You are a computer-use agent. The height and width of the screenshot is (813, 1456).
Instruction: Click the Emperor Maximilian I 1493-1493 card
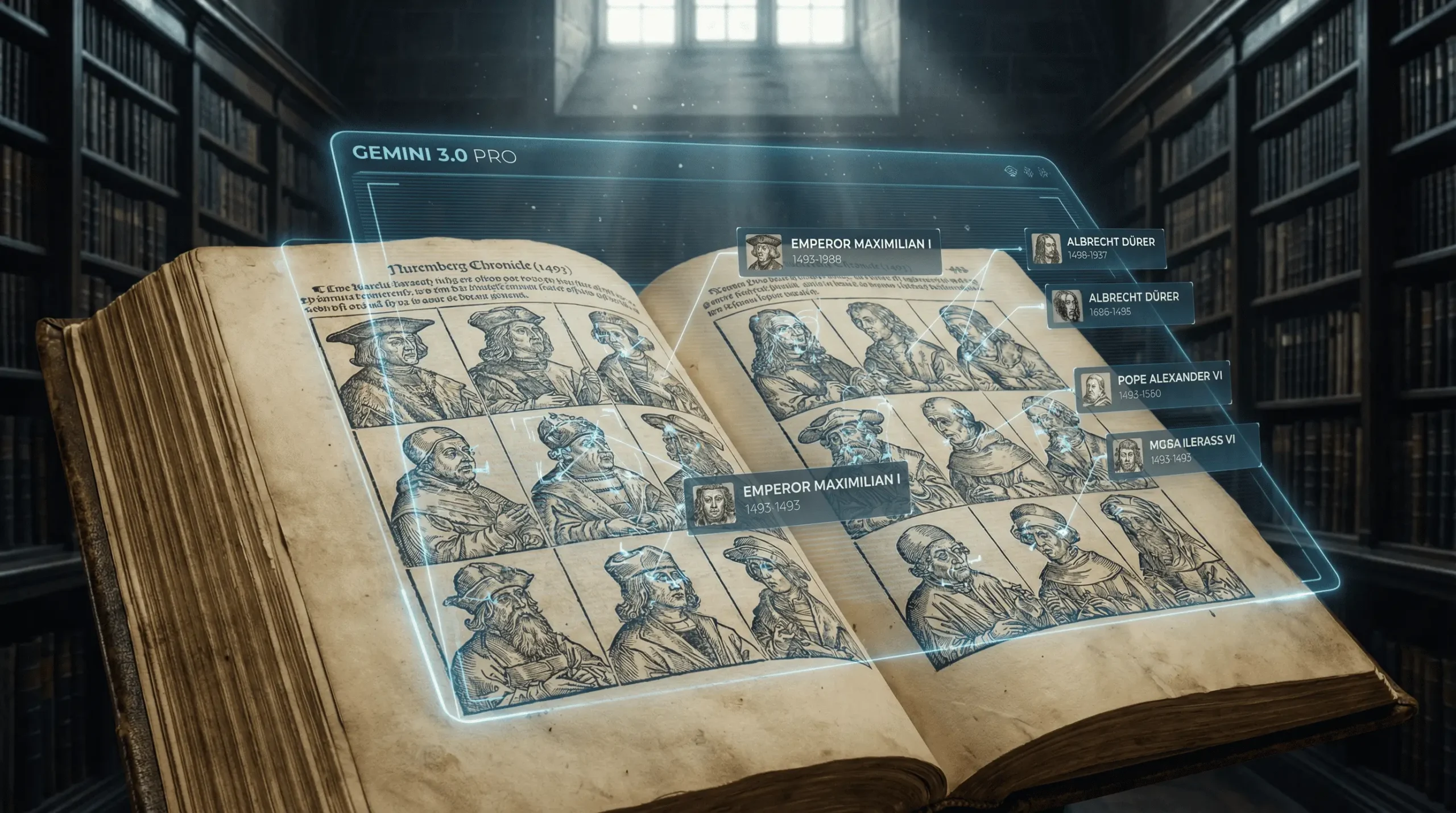798,498
